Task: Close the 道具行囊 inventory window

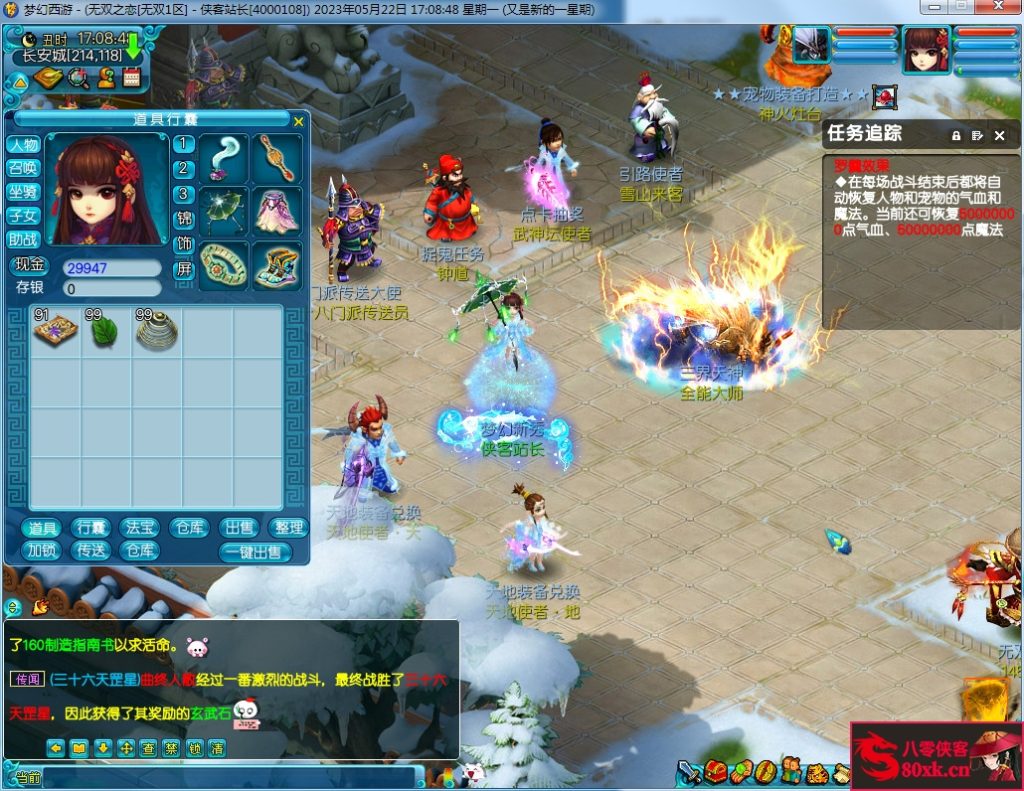Action: [x=298, y=121]
